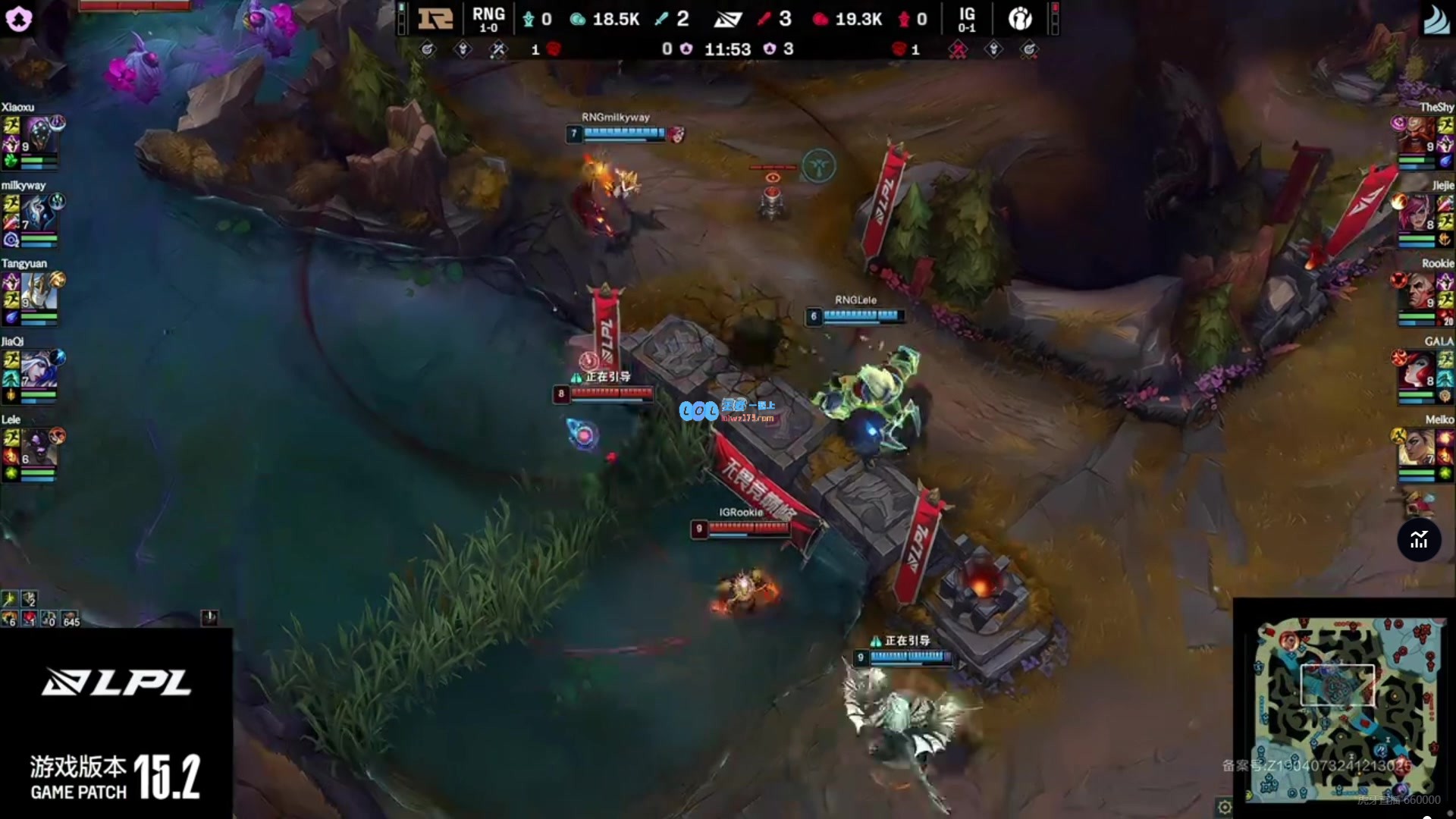Select milkyway's champion portrait
Viewport: 1456px width, 819px height.
point(39,215)
